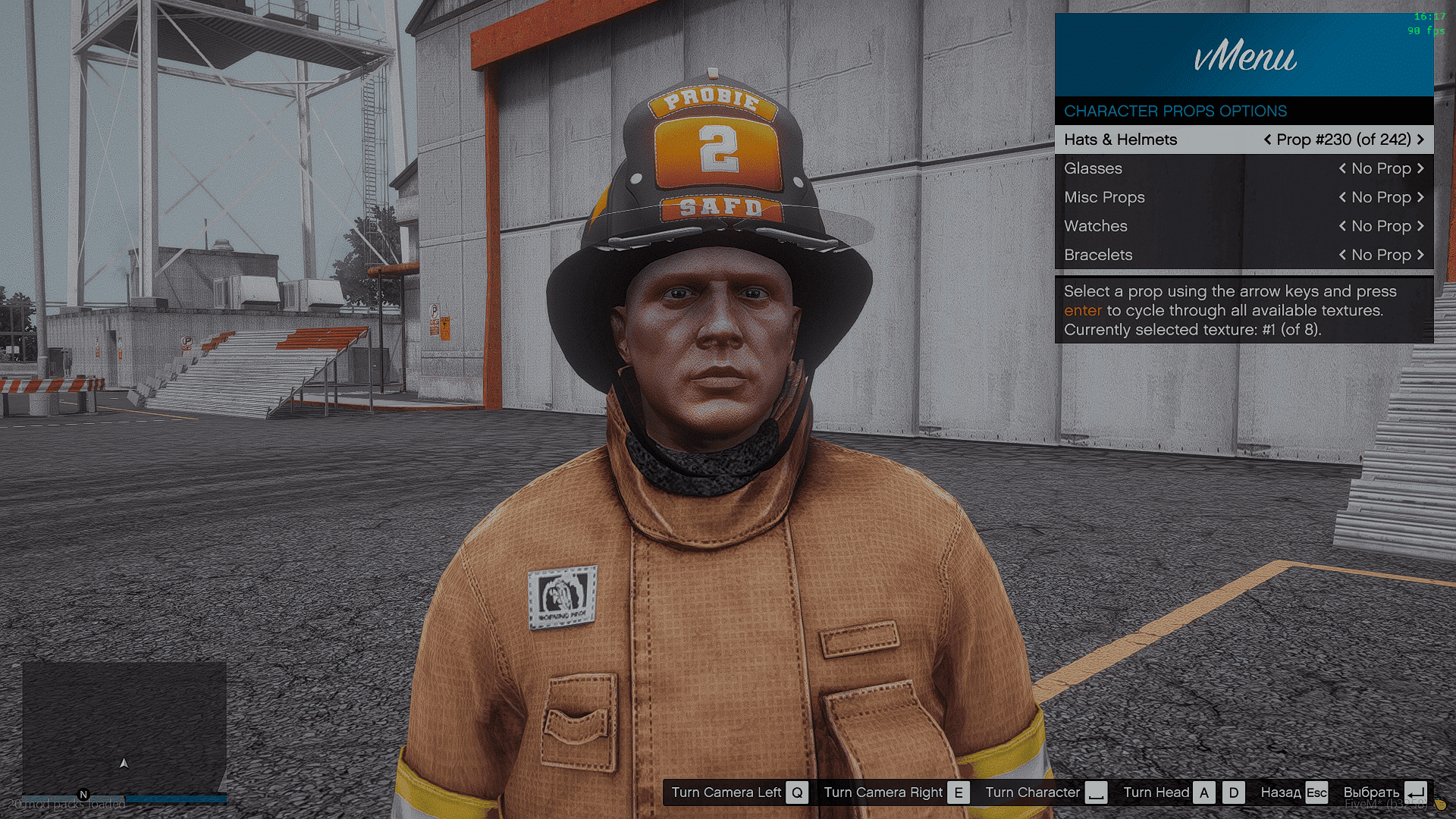Open the Watches prop row
1456x819 pixels.
pyautogui.click(x=1095, y=226)
